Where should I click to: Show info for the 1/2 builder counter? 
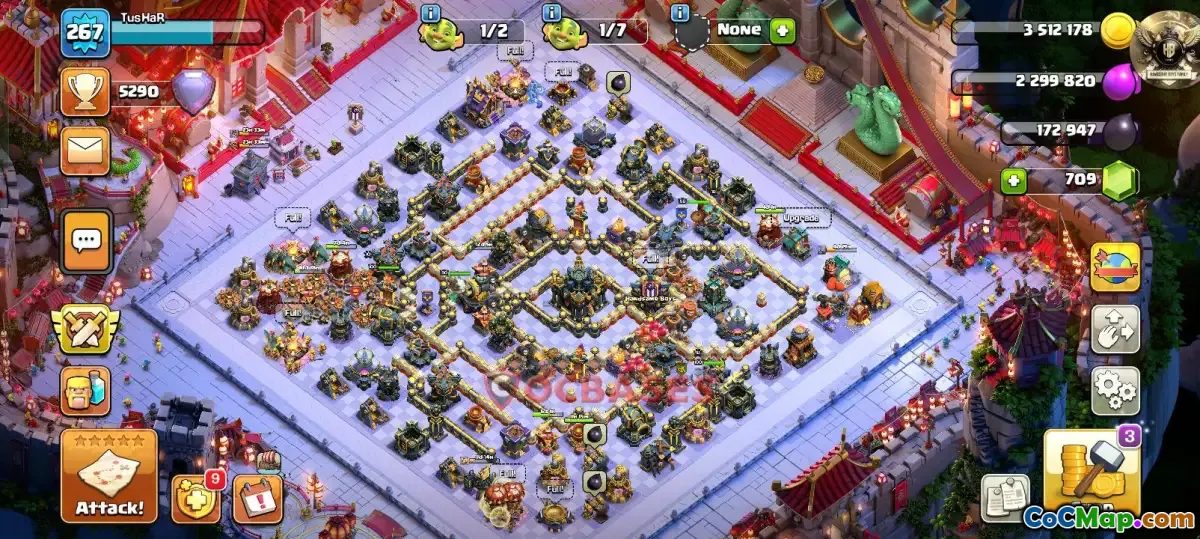[x=431, y=13]
